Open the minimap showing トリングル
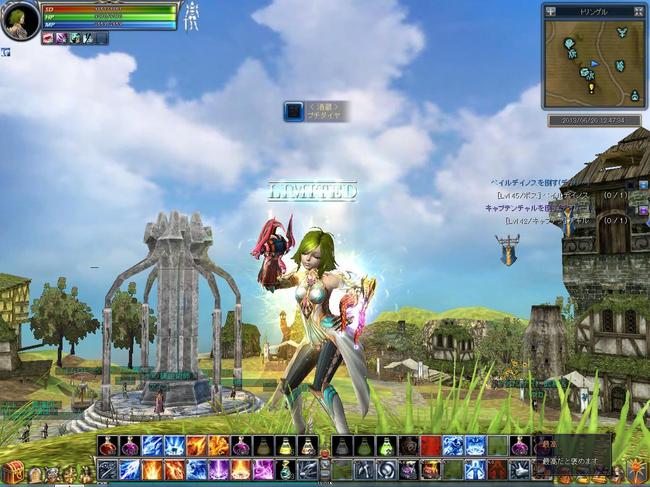The image size is (650, 487). pyautogui.click(x=594, y=61)
